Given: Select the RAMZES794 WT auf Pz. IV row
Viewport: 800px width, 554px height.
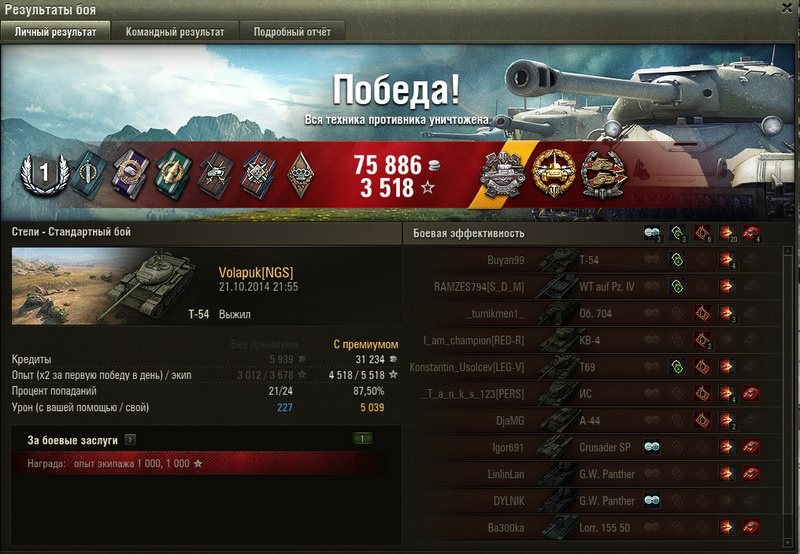Looking at the screenshot, I should [600, 287].
